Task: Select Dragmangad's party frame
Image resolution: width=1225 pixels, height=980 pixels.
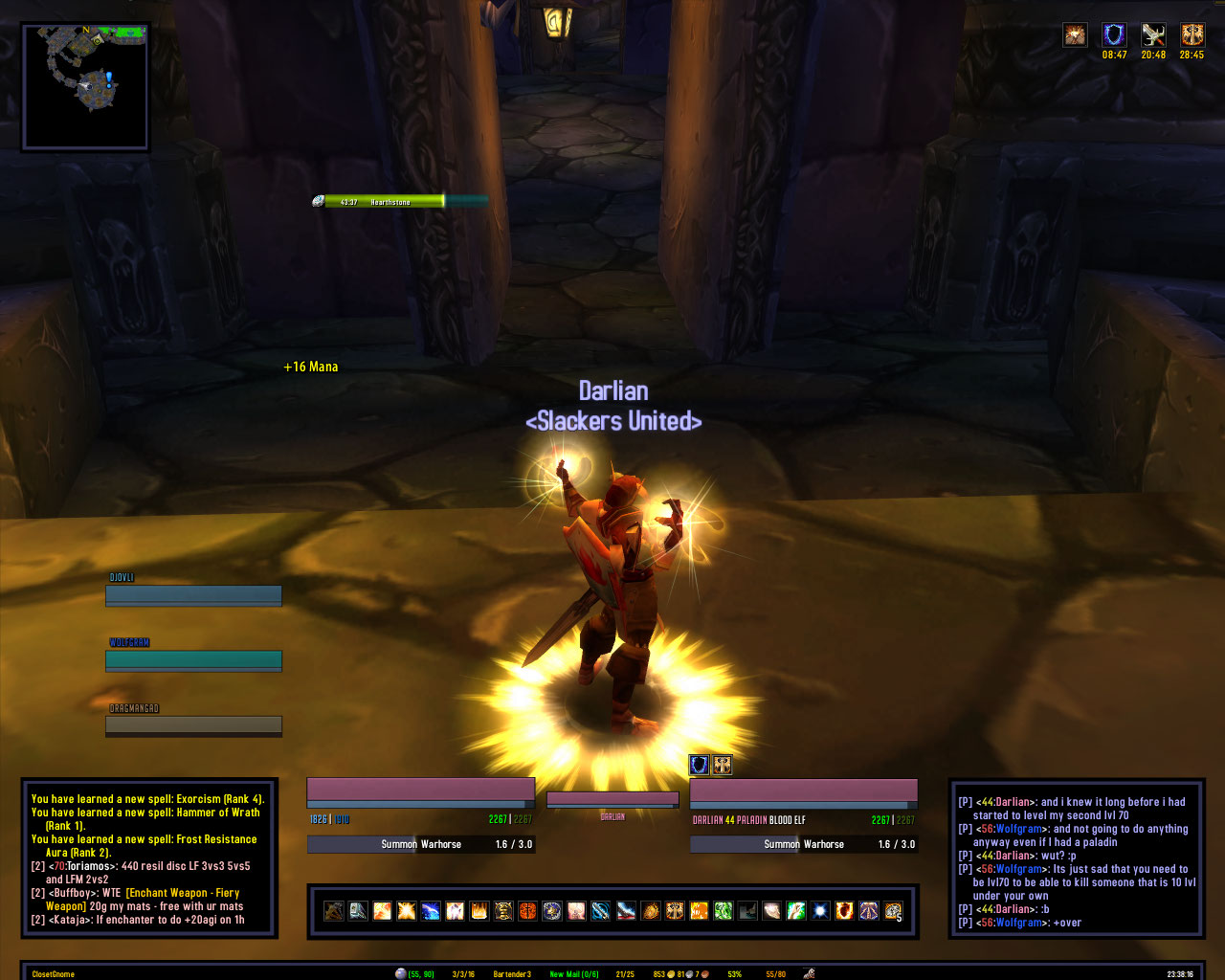Action: [x=193, y=724]
